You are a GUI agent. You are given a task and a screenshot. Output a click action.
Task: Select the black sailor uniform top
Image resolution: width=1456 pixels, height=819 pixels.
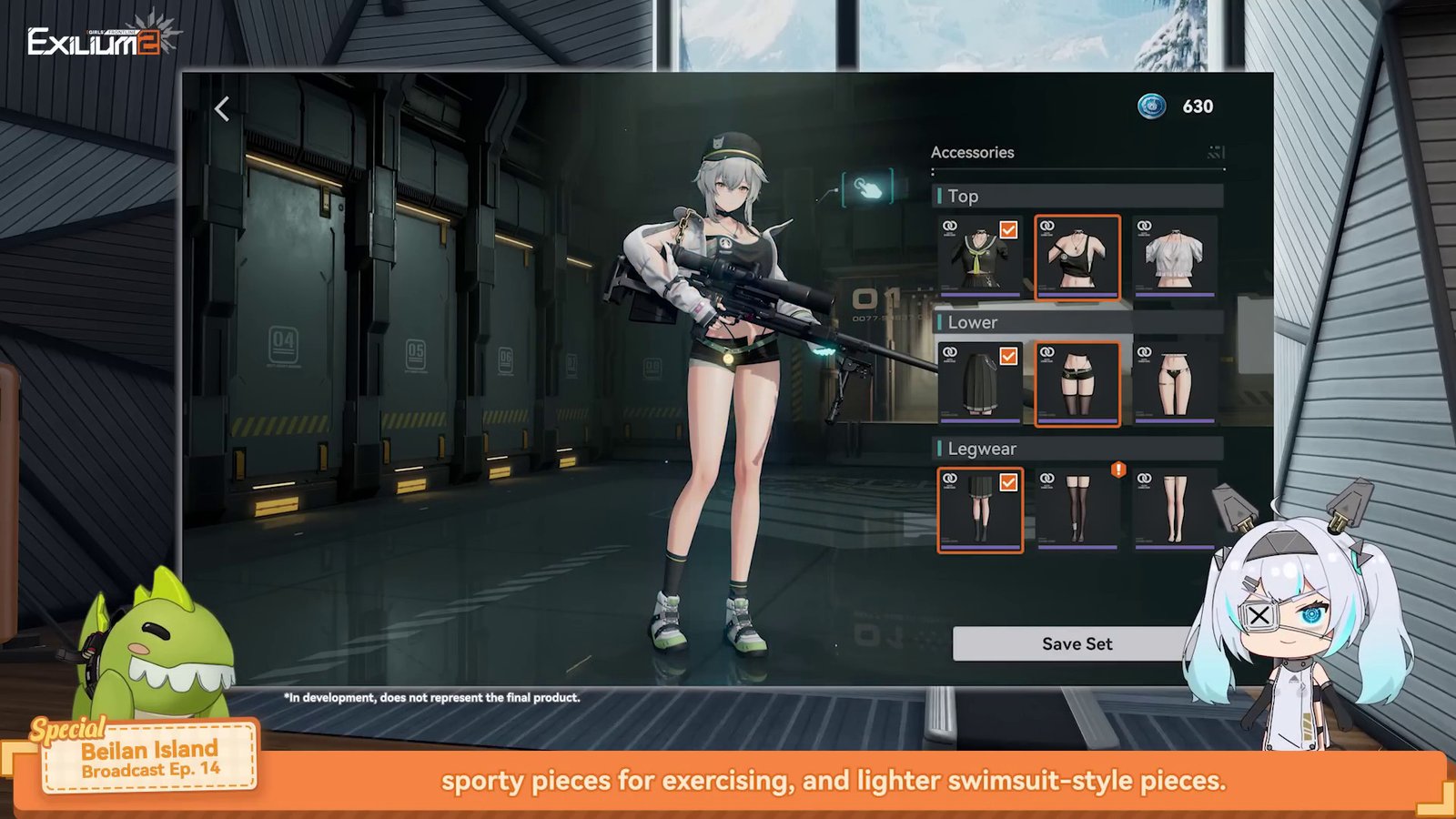980,258
